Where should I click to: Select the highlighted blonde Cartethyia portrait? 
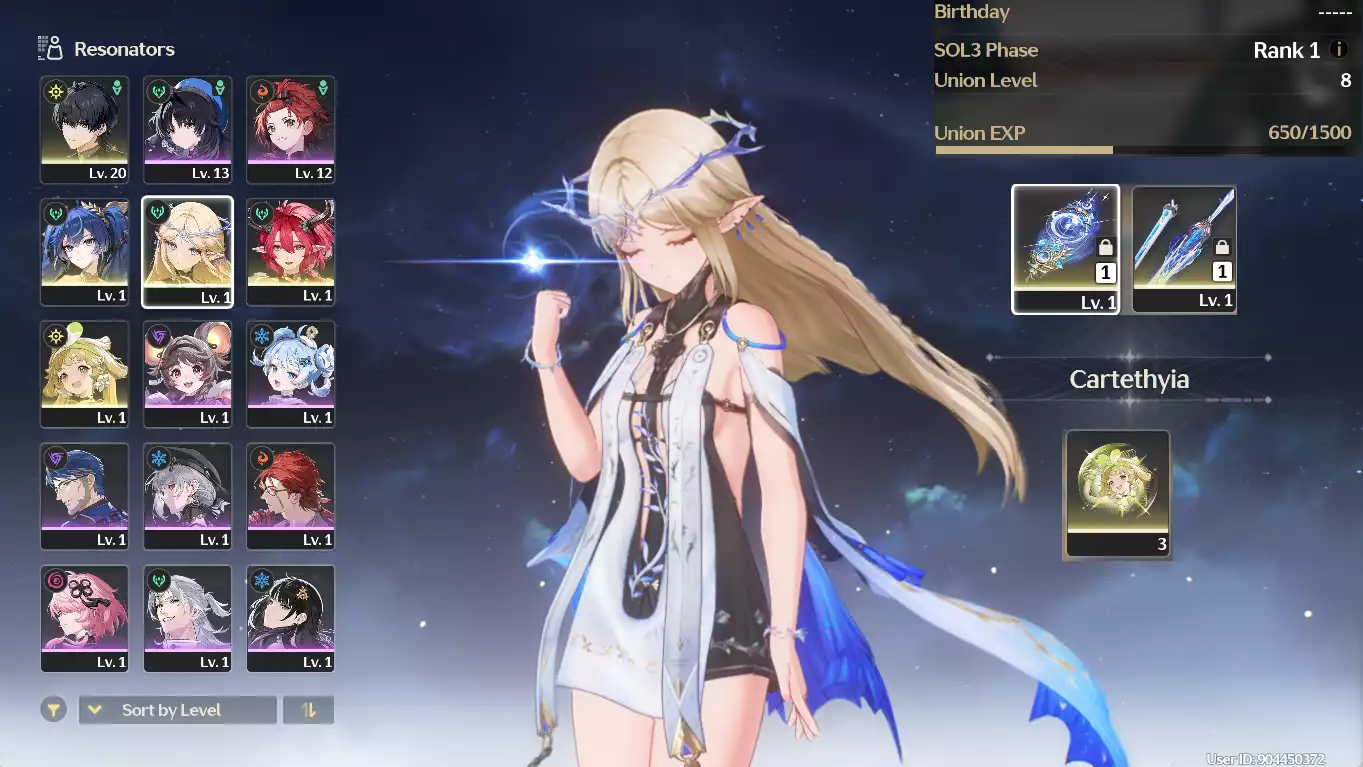188,252
